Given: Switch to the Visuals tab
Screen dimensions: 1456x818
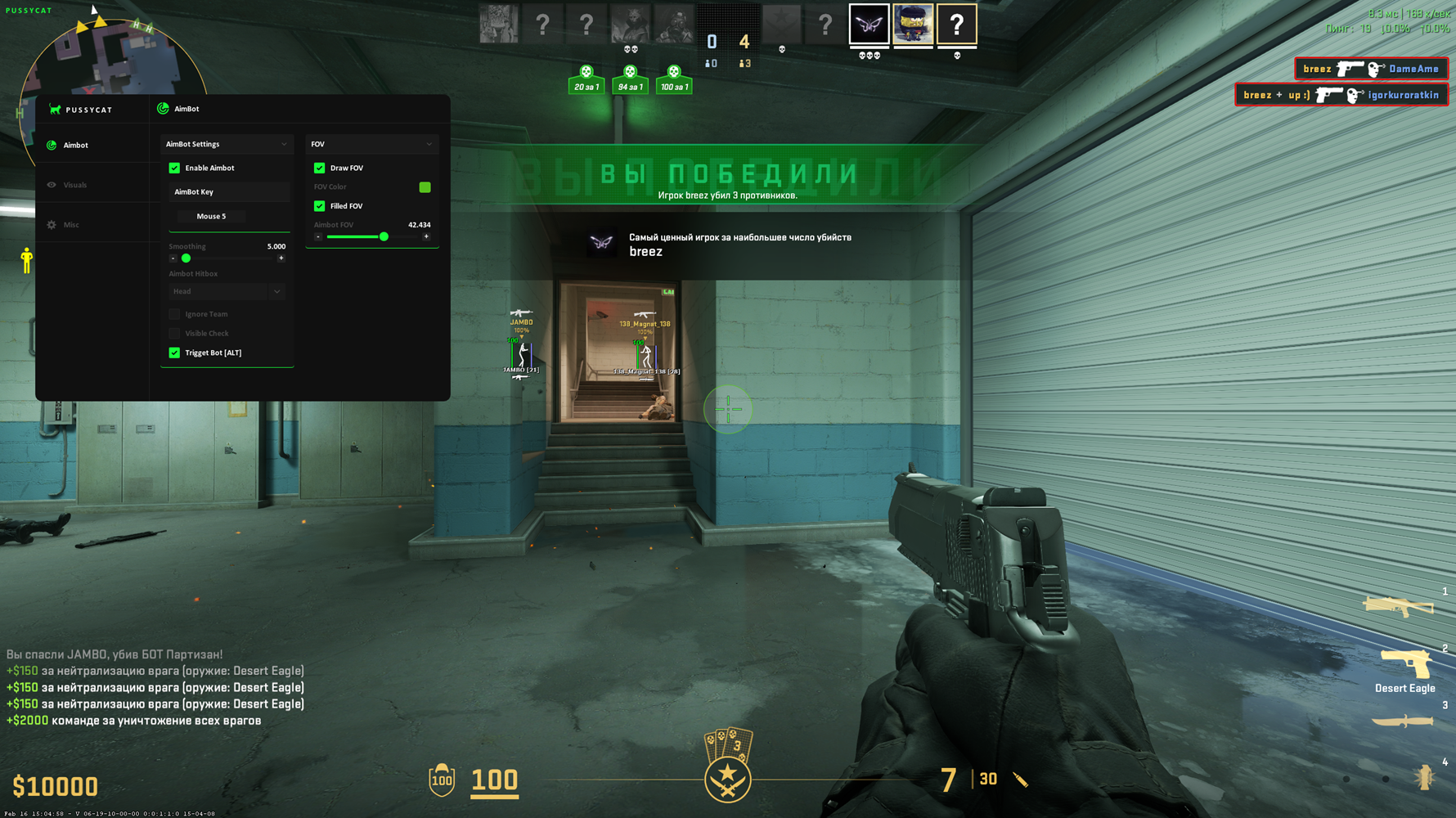Looking at the screenshot, I should click(74, 185).
